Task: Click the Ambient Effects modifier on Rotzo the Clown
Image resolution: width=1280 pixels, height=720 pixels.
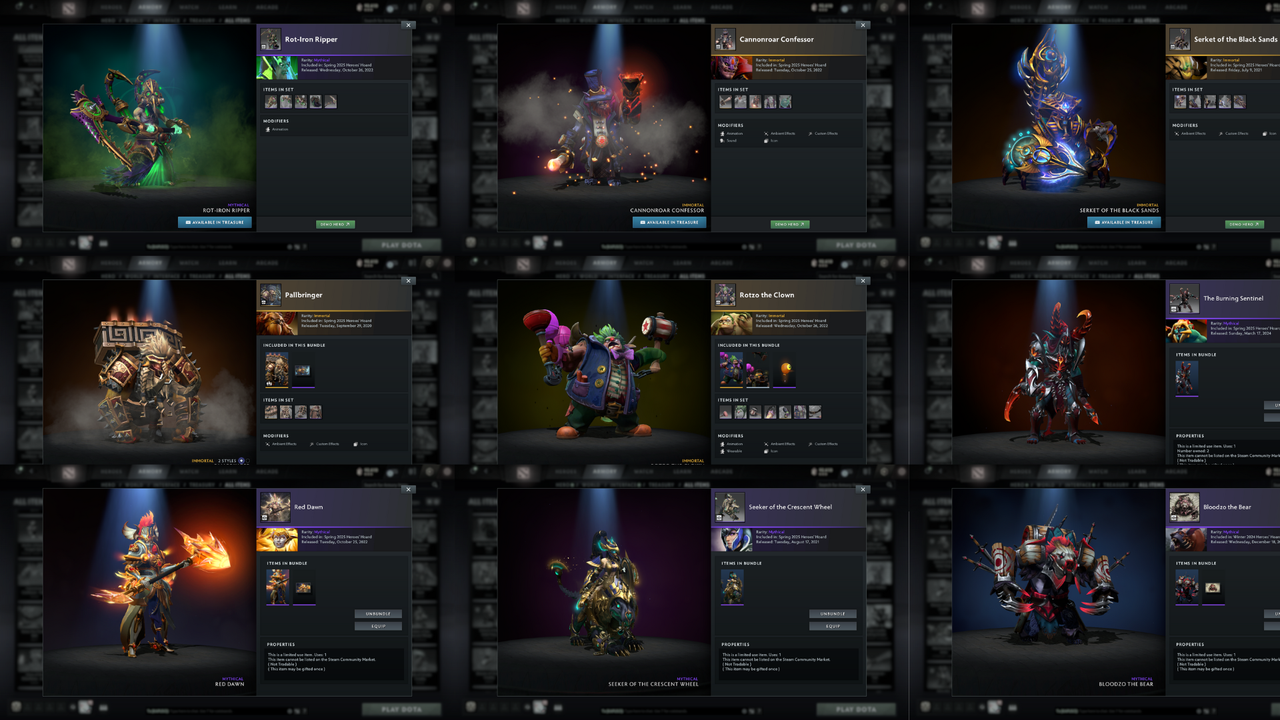Action: tap(782, 444)
